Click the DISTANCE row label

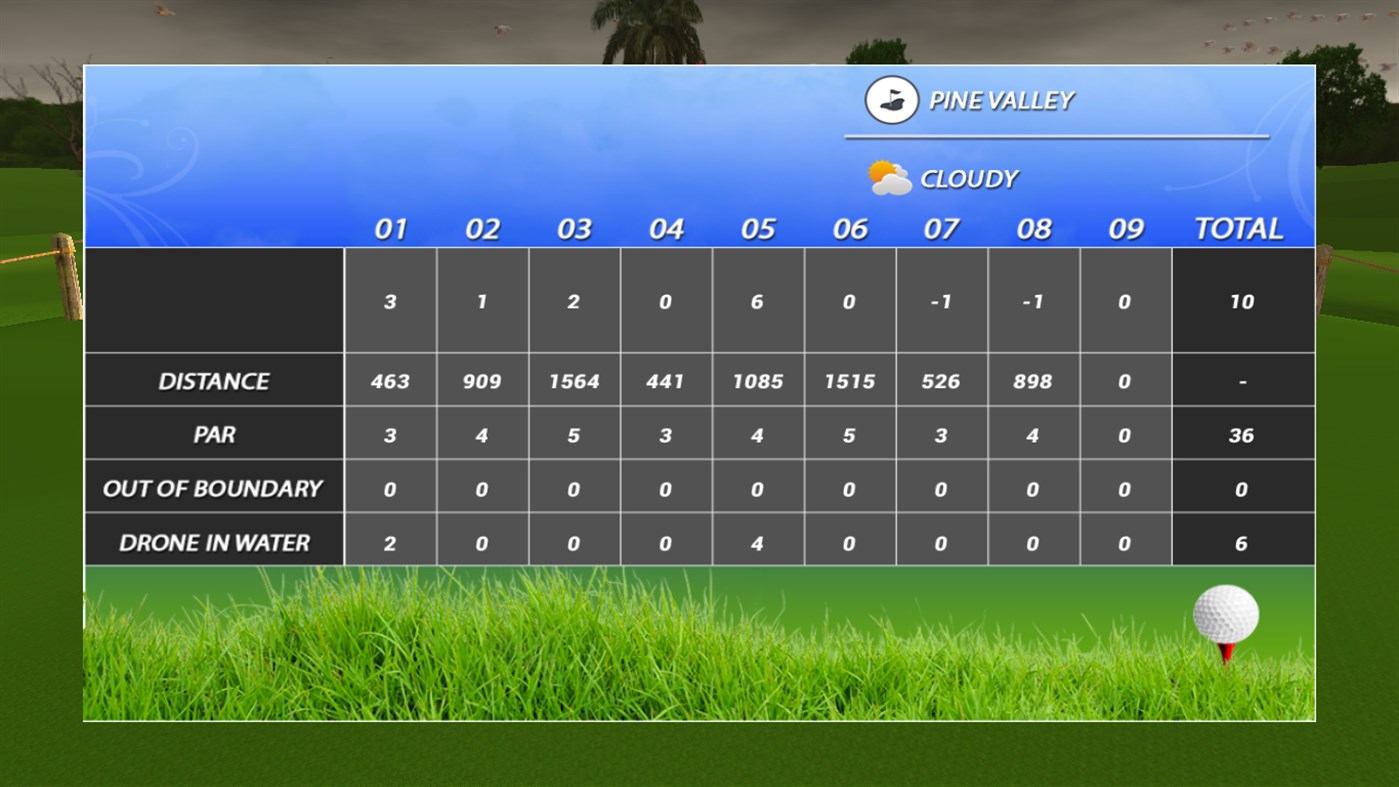coord(213,380)
